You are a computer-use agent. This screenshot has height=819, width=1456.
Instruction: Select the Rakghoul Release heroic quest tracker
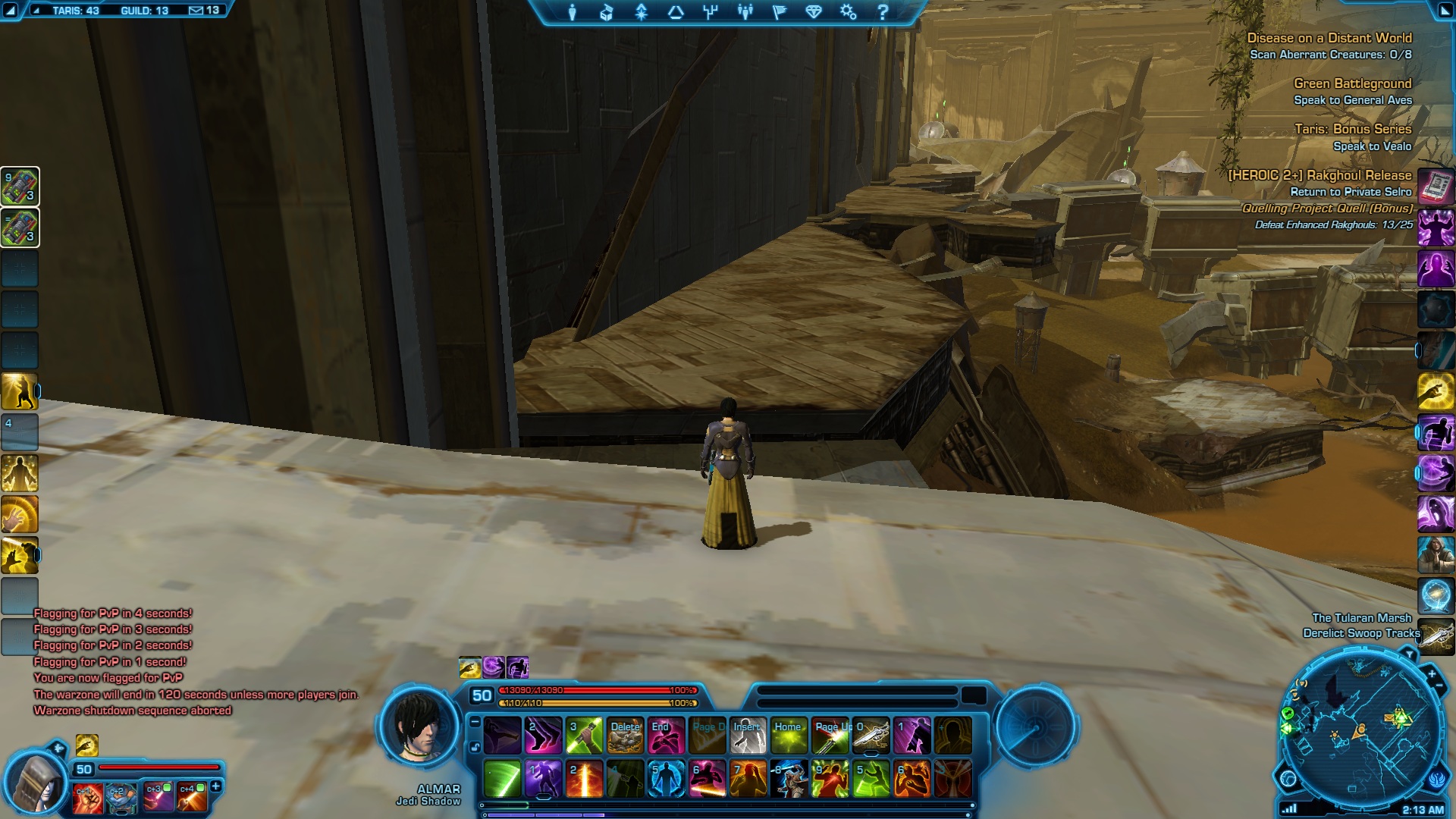[x=1319, y=175]
